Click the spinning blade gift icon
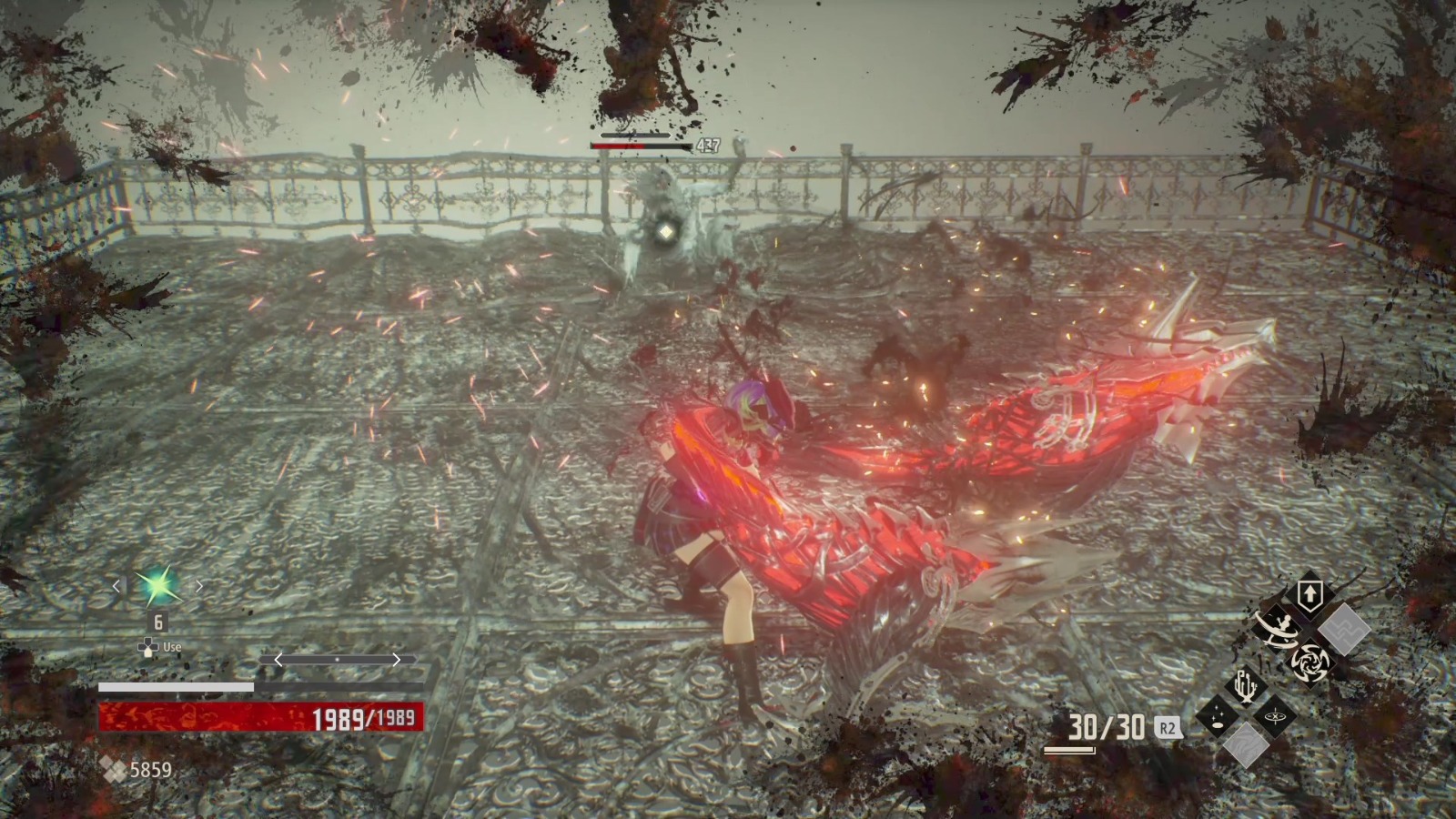The image size is (1456, 819). (x=1309, y=662)
